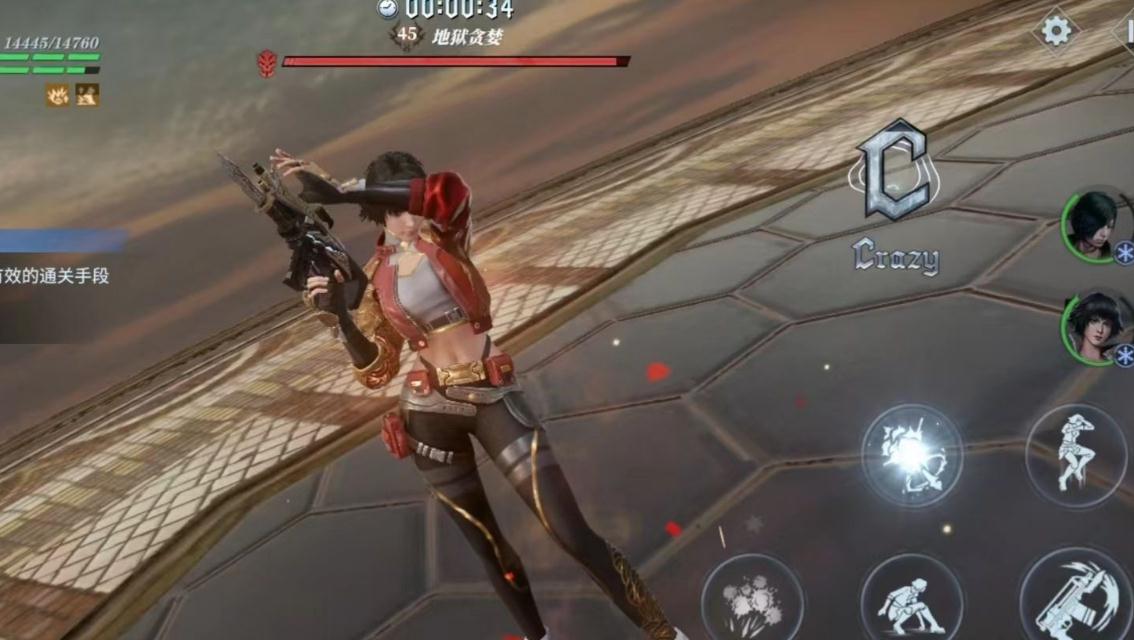This screenshot has height=640, width=1134.
Task: Inspect the fist burst buff icon
Action: point(58,95)
